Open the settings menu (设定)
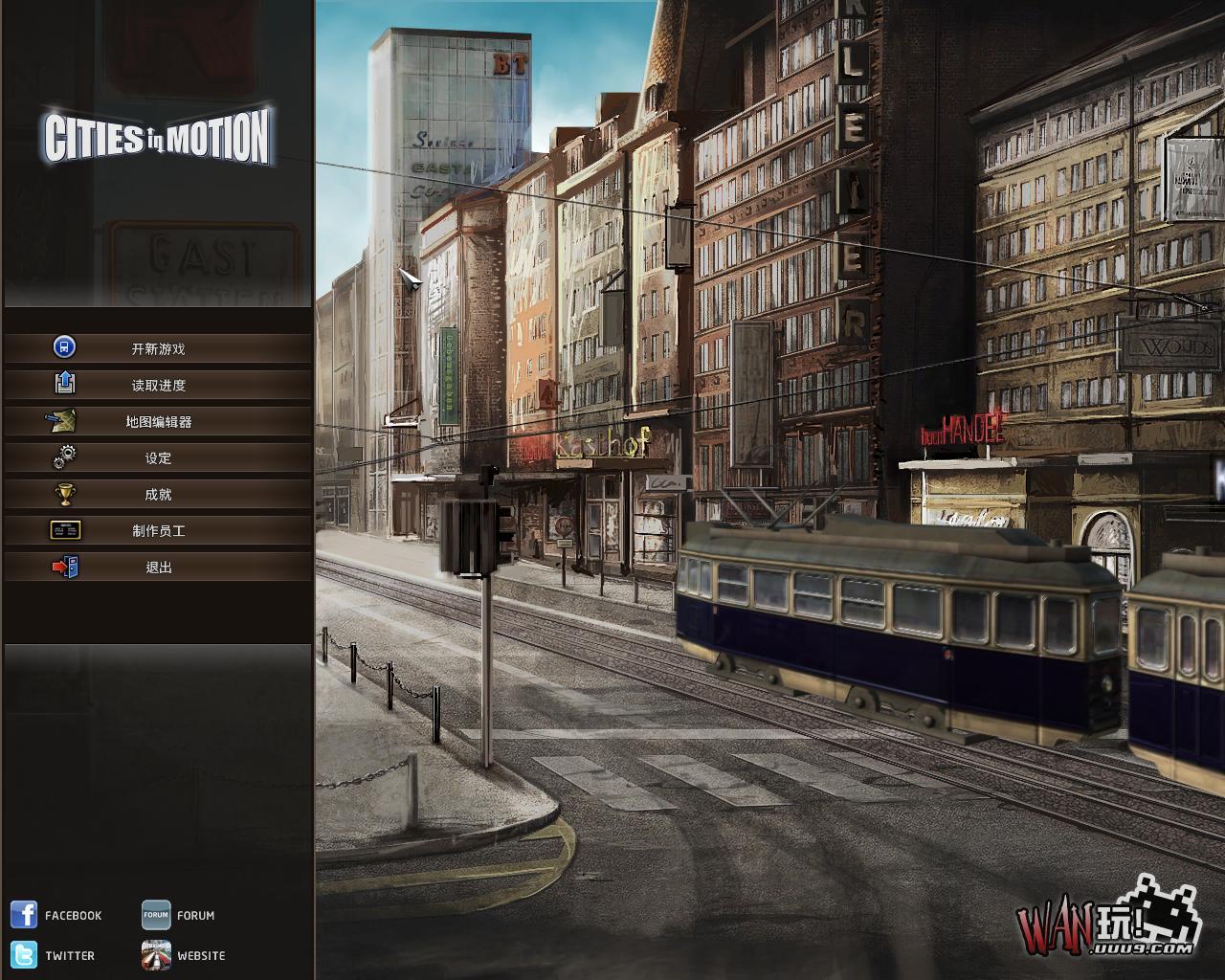This screenshot has height=980, width=1225. [x=158, y=457]
